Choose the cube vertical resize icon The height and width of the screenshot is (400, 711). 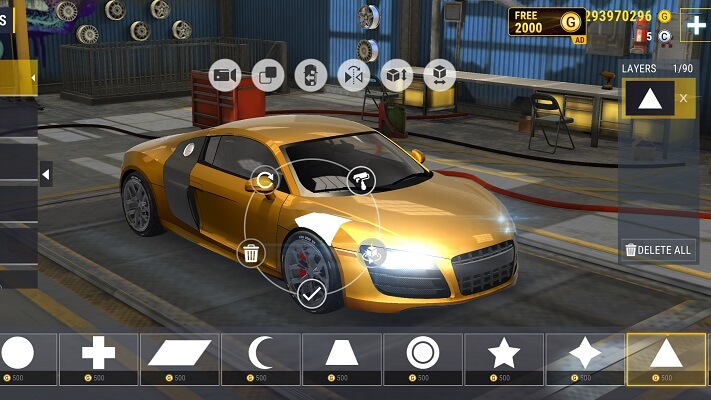point(397,75)
